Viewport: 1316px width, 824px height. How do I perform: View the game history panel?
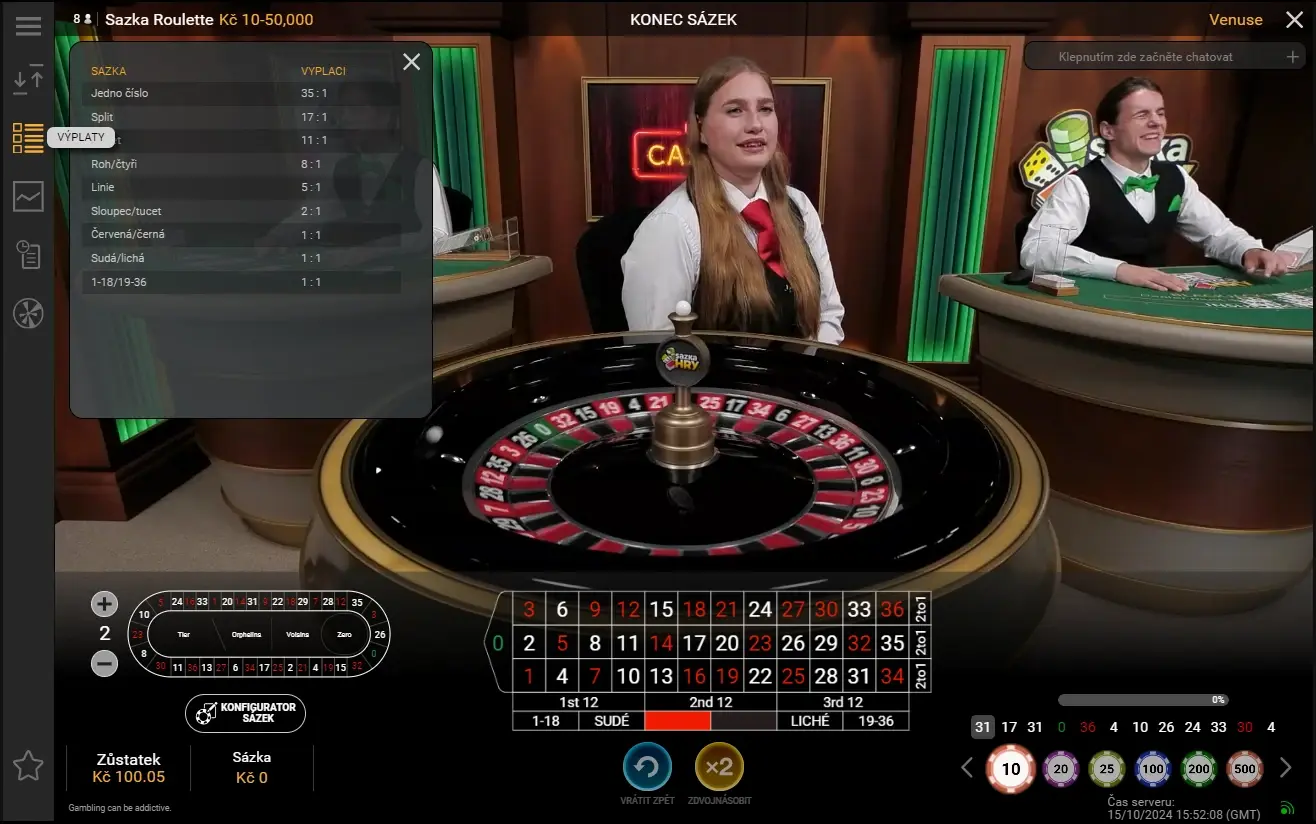click(28, 255)
